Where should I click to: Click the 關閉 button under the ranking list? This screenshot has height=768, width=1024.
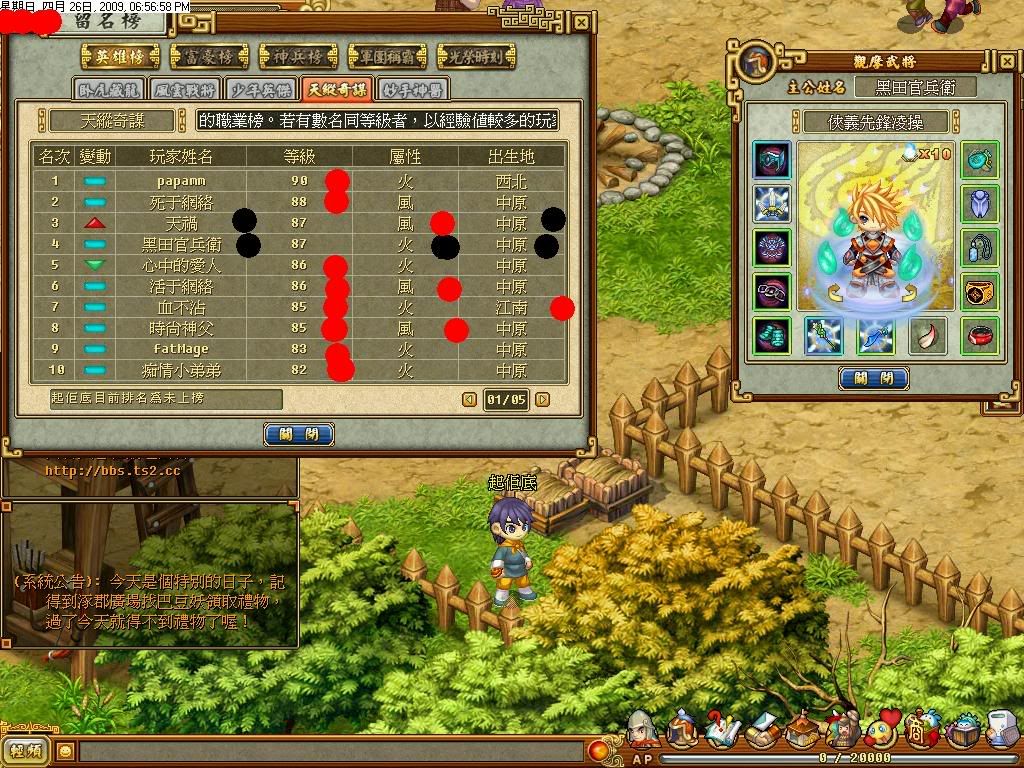click(x=299, y=434)
